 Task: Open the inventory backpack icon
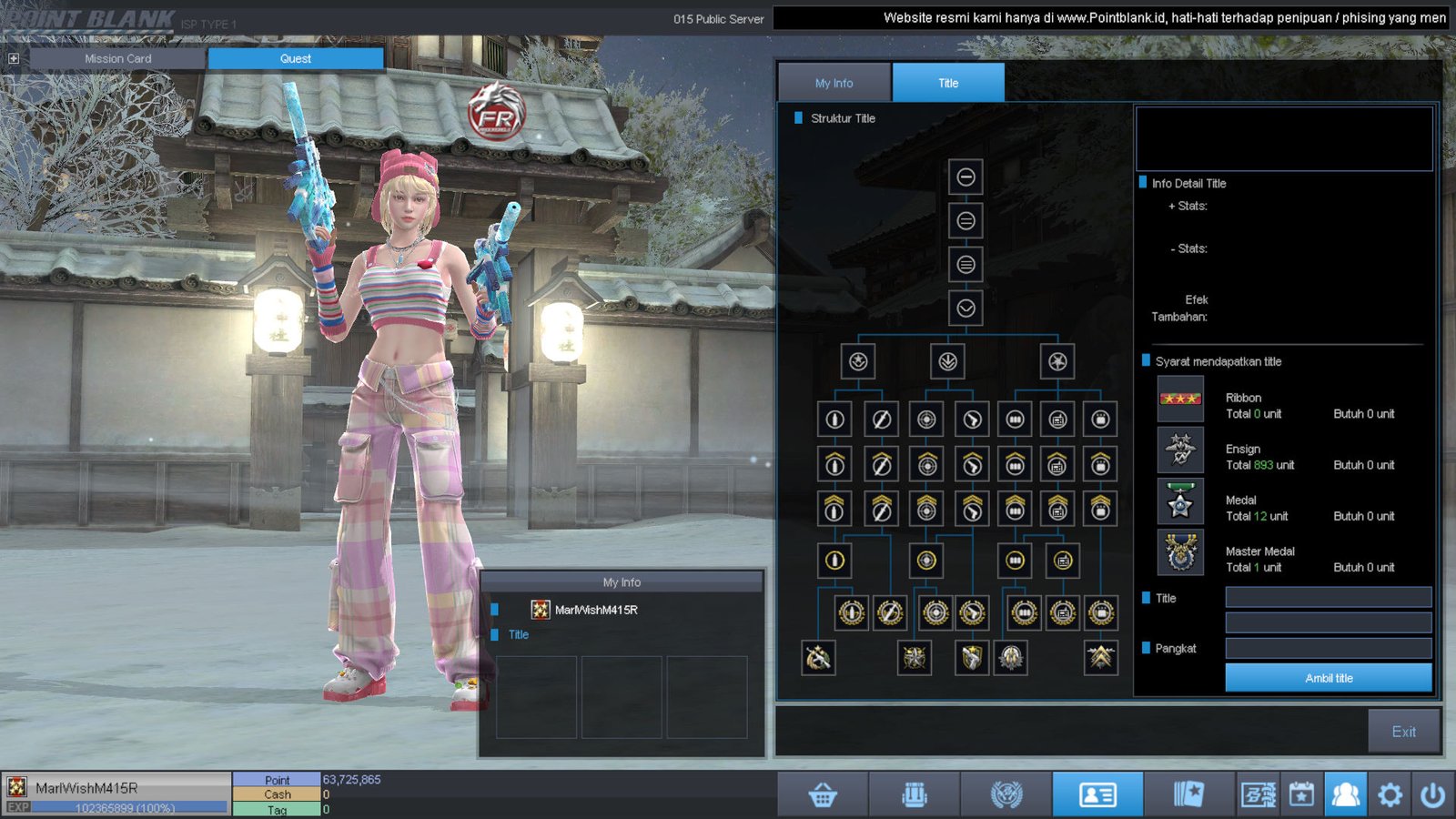pos(915,795)
